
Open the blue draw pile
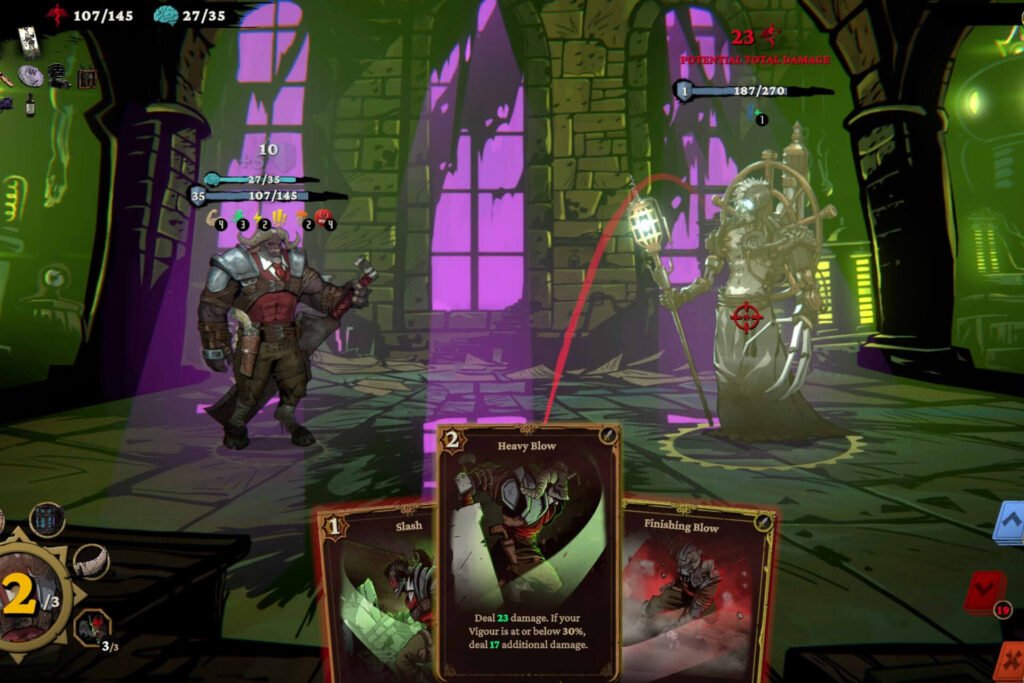pos(1010,522)
